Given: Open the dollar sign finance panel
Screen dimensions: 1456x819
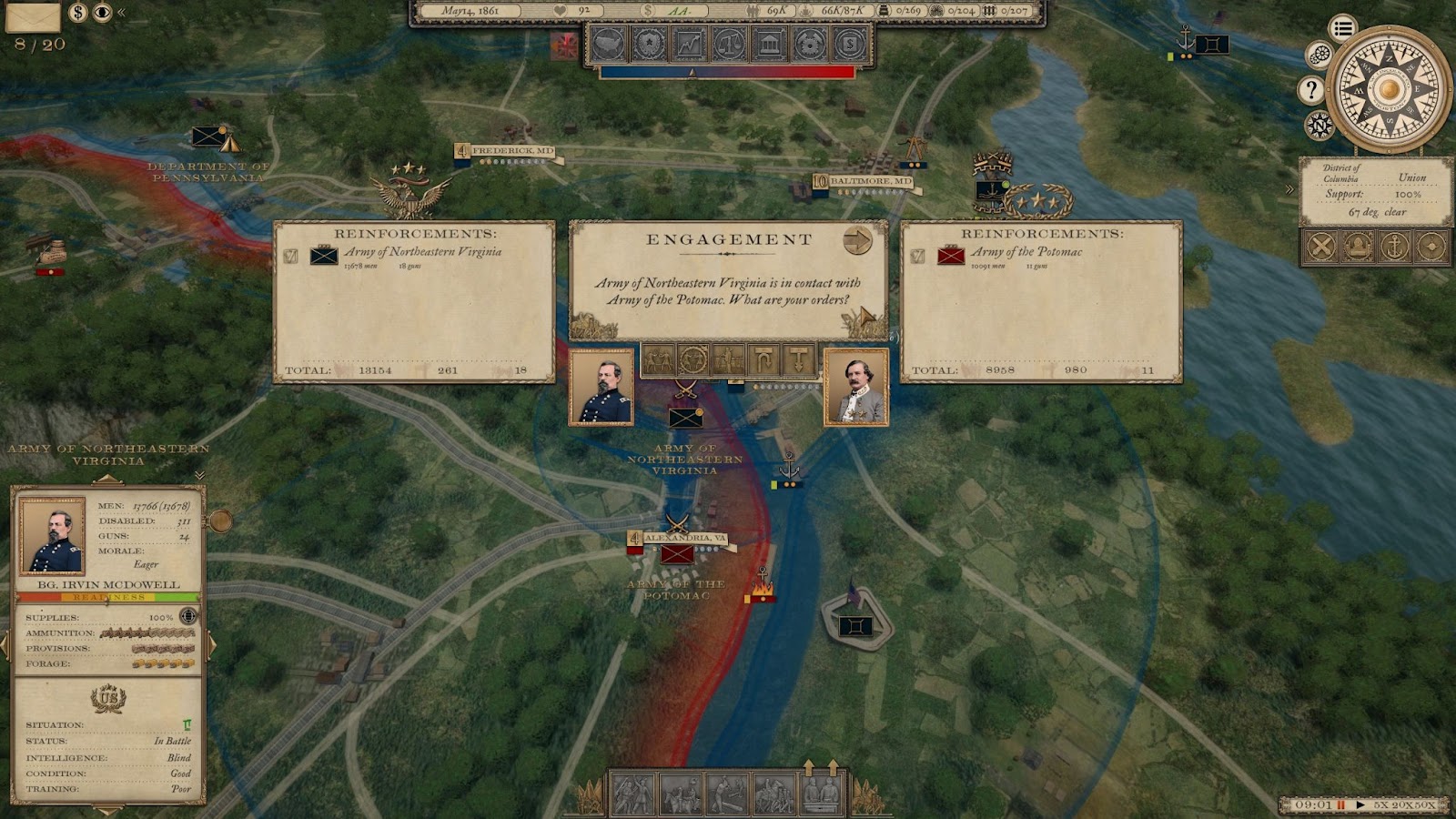Looking at the screenshot, I should (x=849, y=44).
